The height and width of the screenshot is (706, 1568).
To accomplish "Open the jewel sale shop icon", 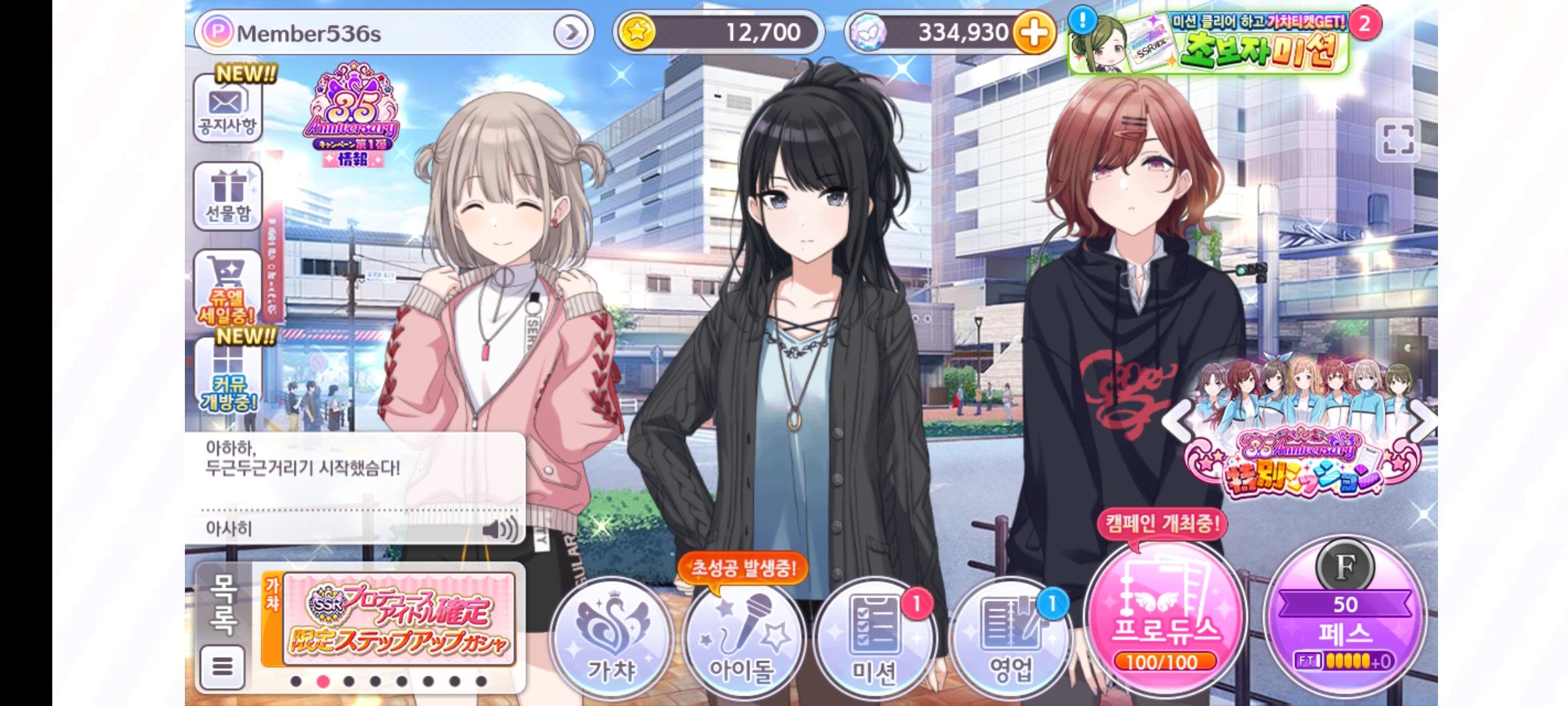I will [227, 286].
